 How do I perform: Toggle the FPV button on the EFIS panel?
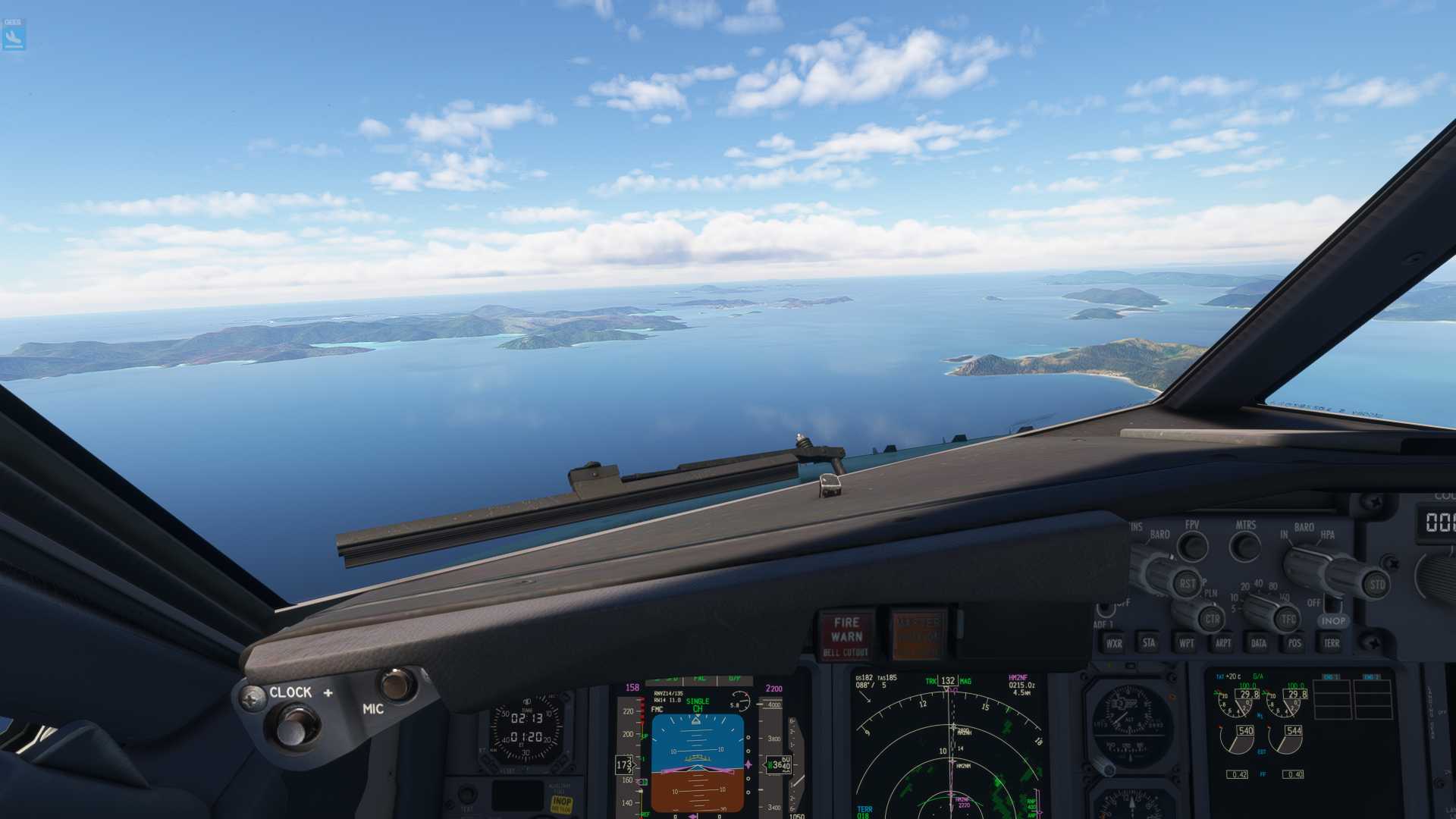(x=1192, y=546)
